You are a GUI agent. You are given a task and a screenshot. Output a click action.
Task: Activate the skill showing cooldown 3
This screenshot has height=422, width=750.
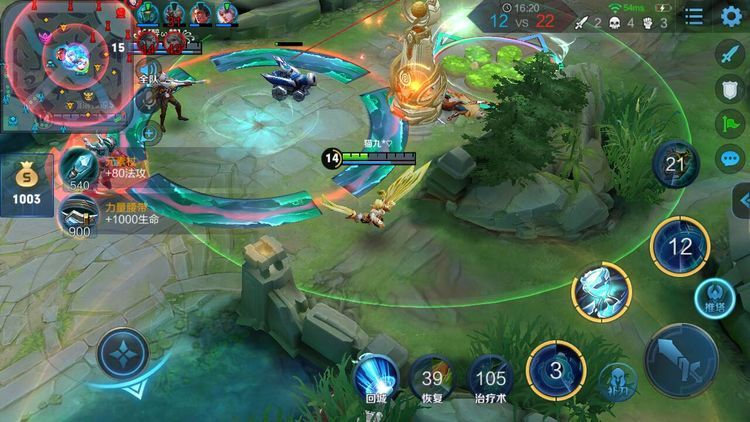pos(556,369)
